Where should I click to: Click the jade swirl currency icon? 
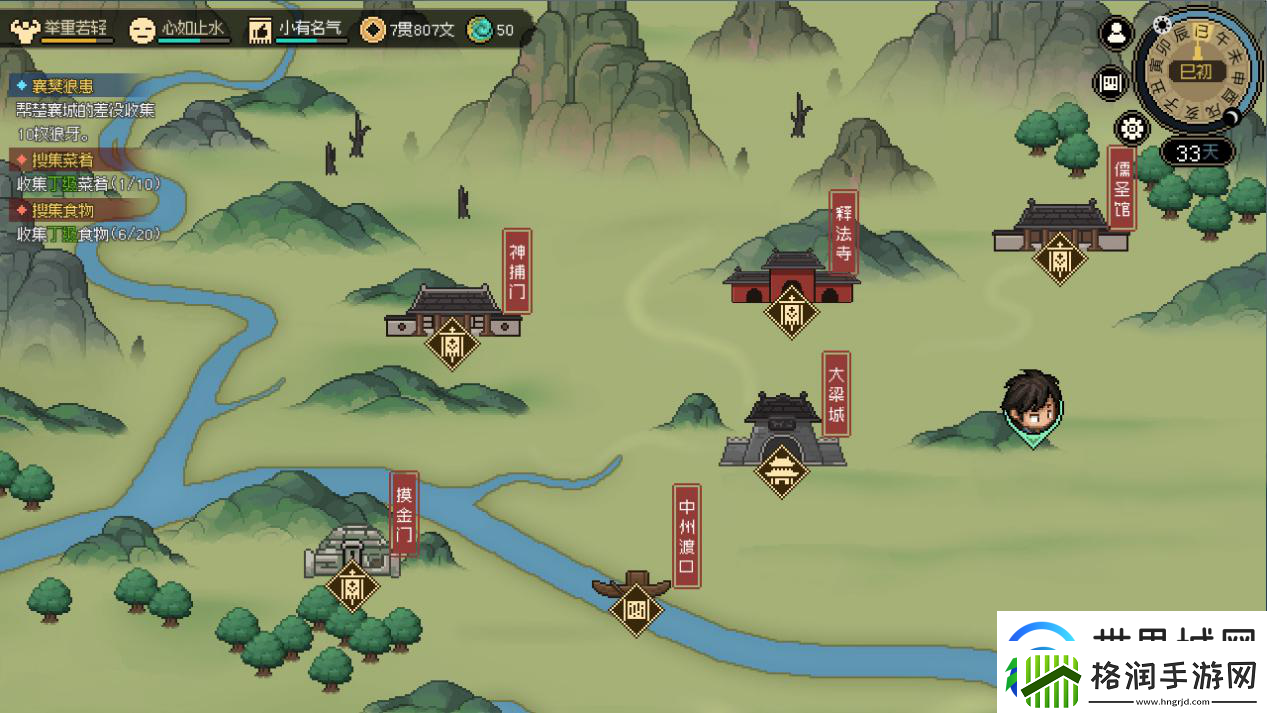[x=481, y=30]
